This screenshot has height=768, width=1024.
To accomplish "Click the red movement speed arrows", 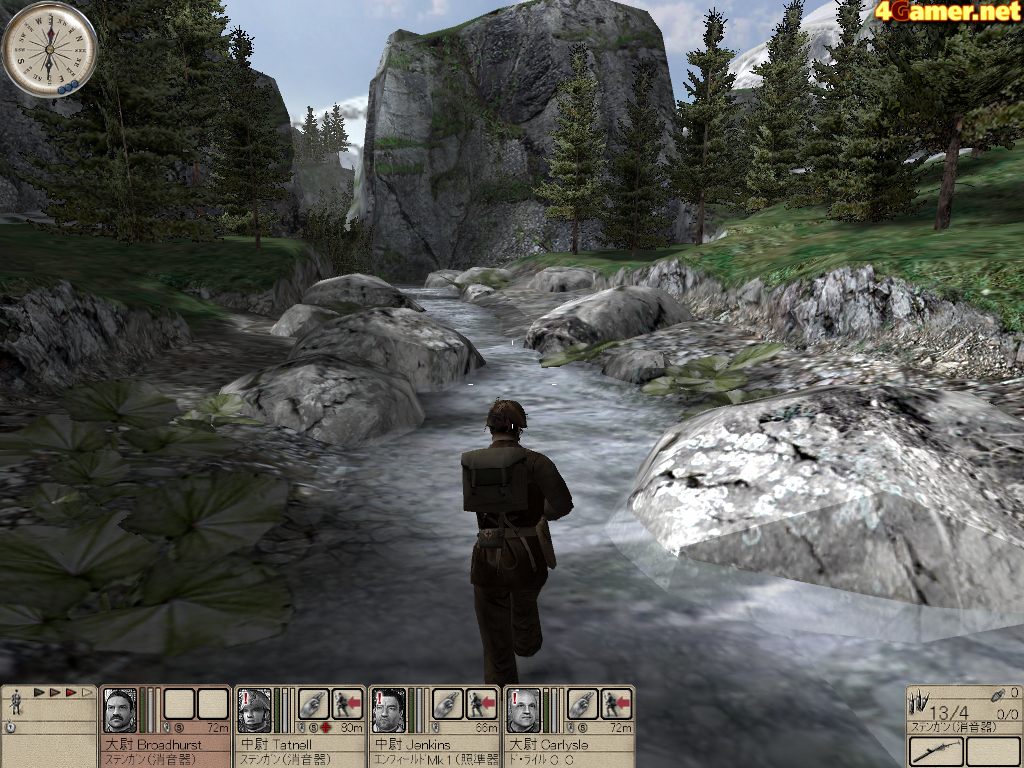I will point(62,692).
